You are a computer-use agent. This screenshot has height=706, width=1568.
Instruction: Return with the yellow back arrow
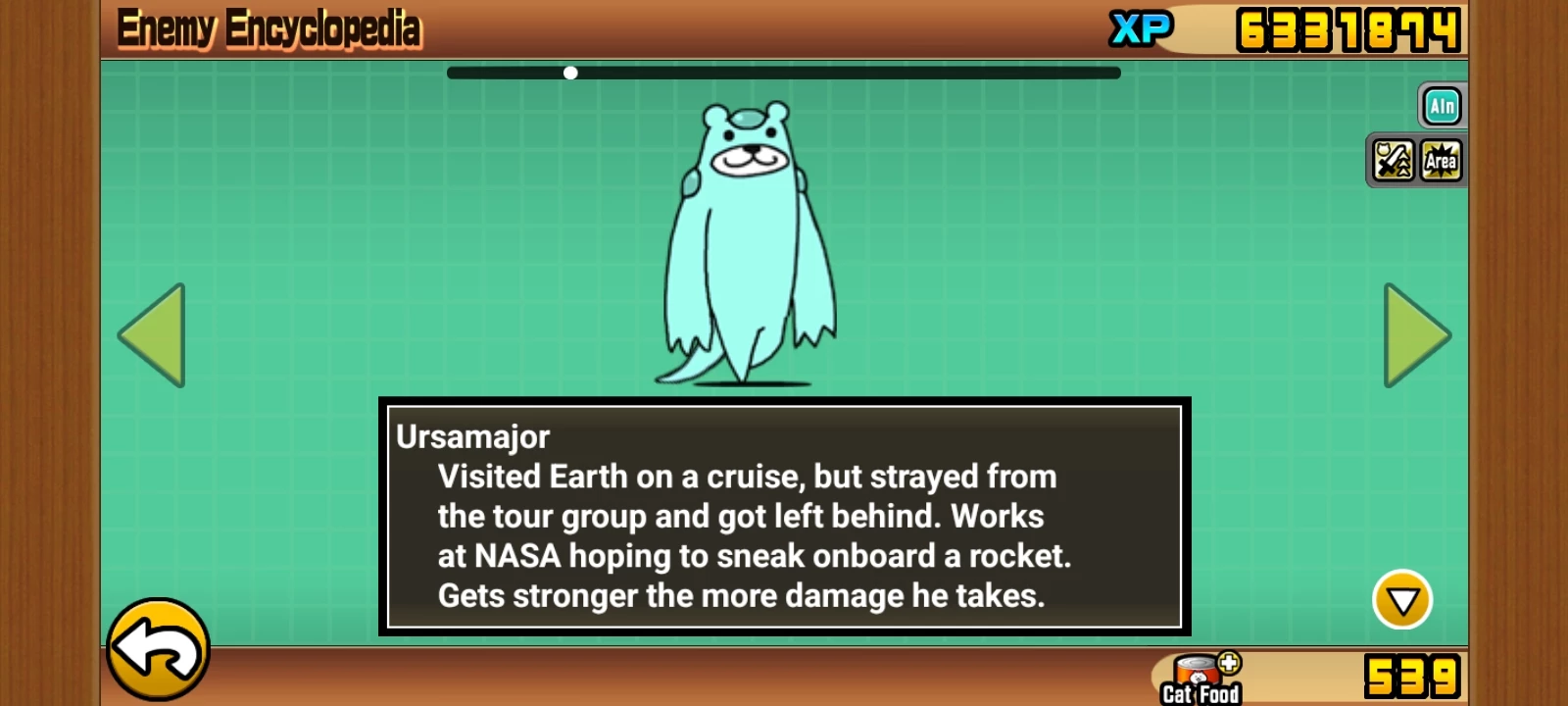(x=158, y=649)
